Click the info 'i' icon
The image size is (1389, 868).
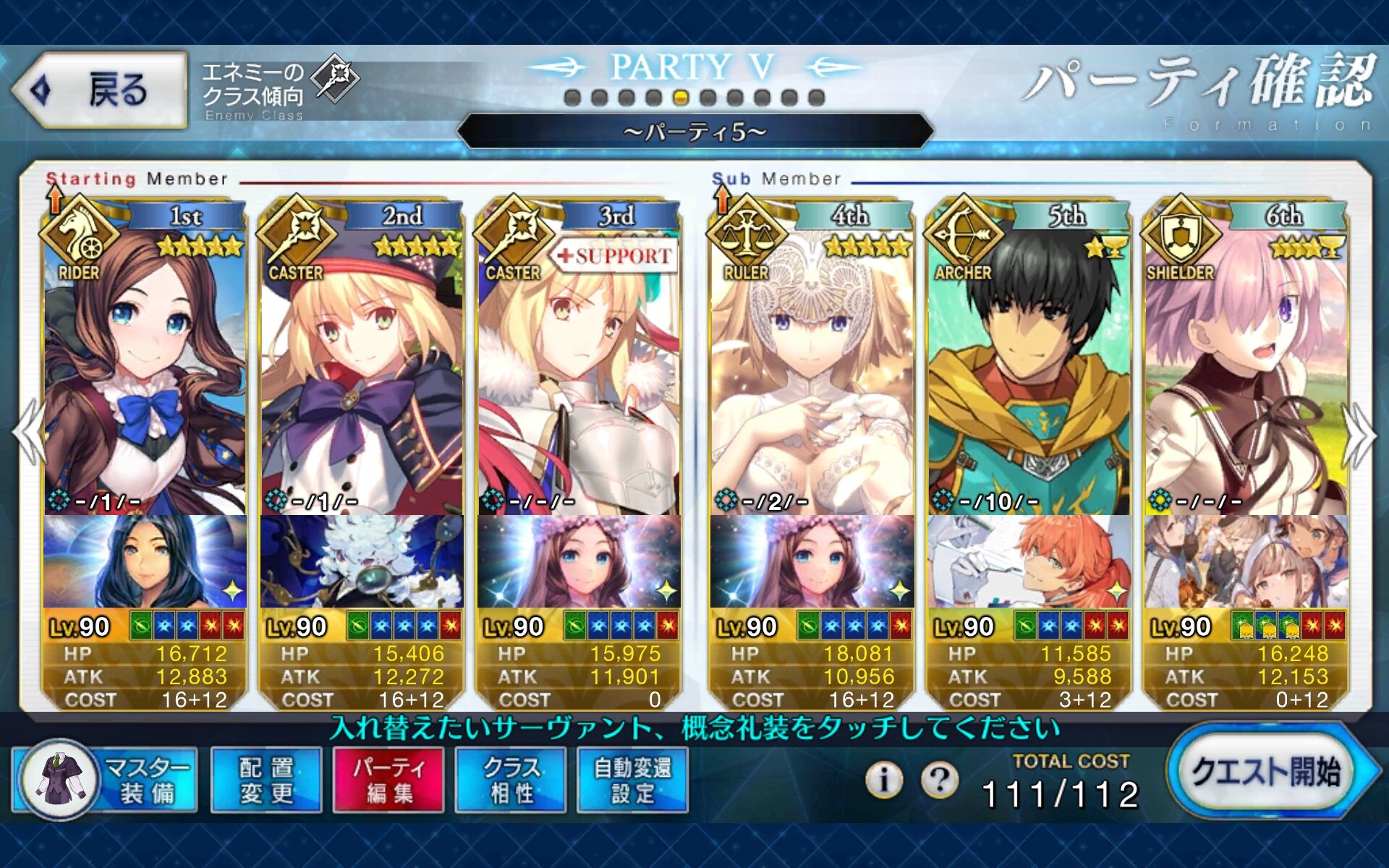coord(883,780)
